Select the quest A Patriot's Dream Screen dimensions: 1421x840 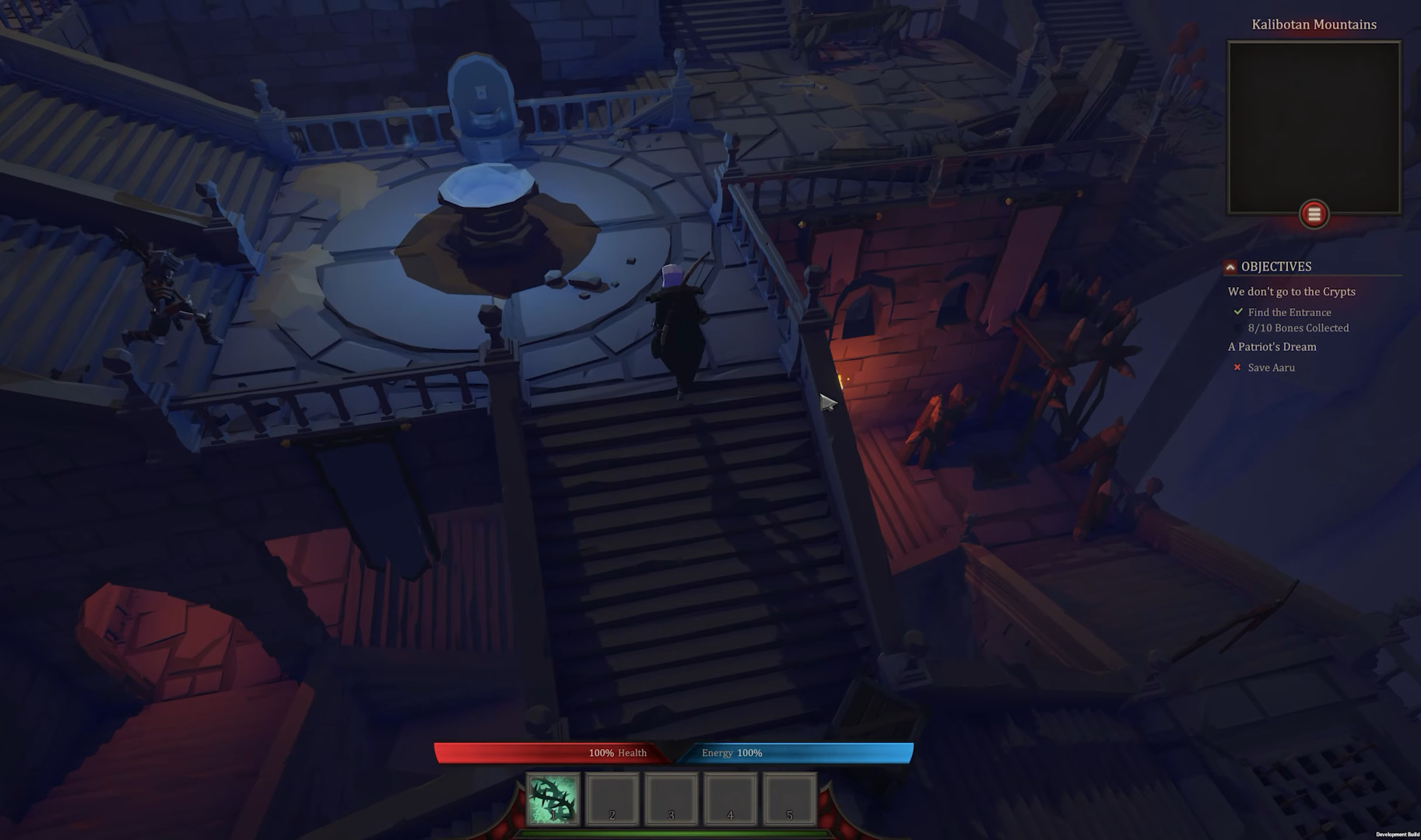click(1272, 347)
